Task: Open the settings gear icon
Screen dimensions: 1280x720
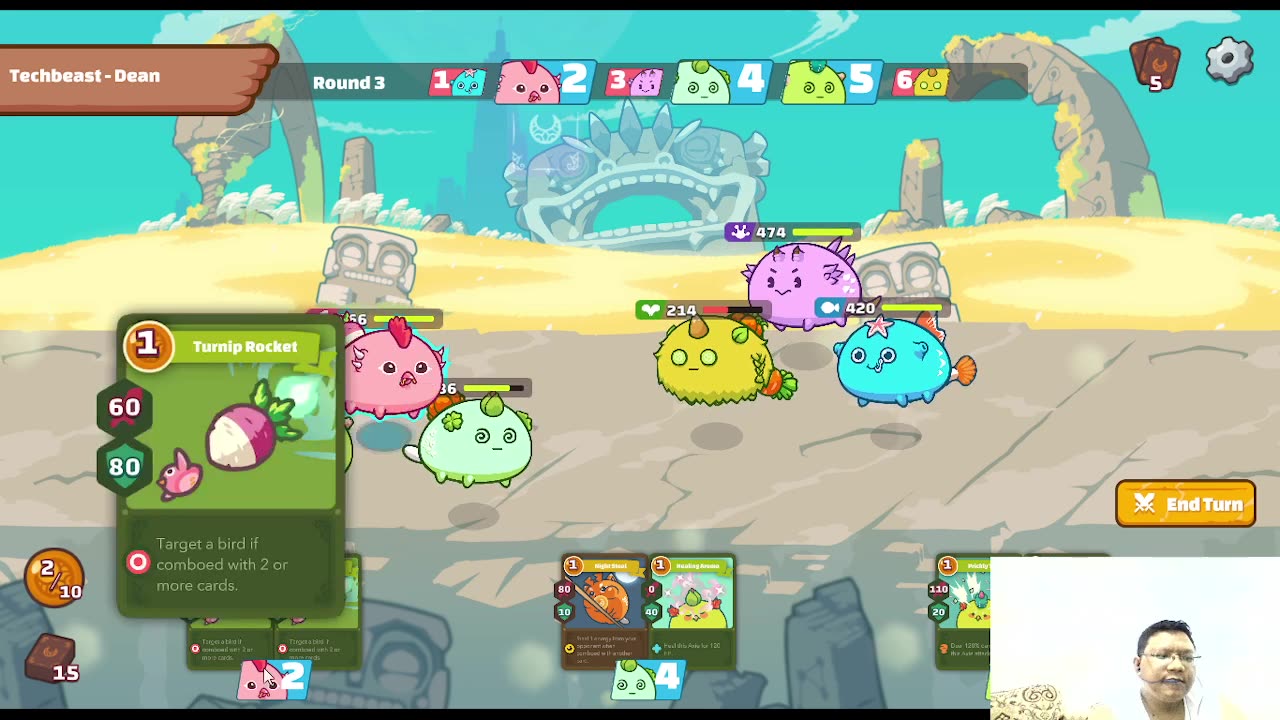Action: point(1229,60)
